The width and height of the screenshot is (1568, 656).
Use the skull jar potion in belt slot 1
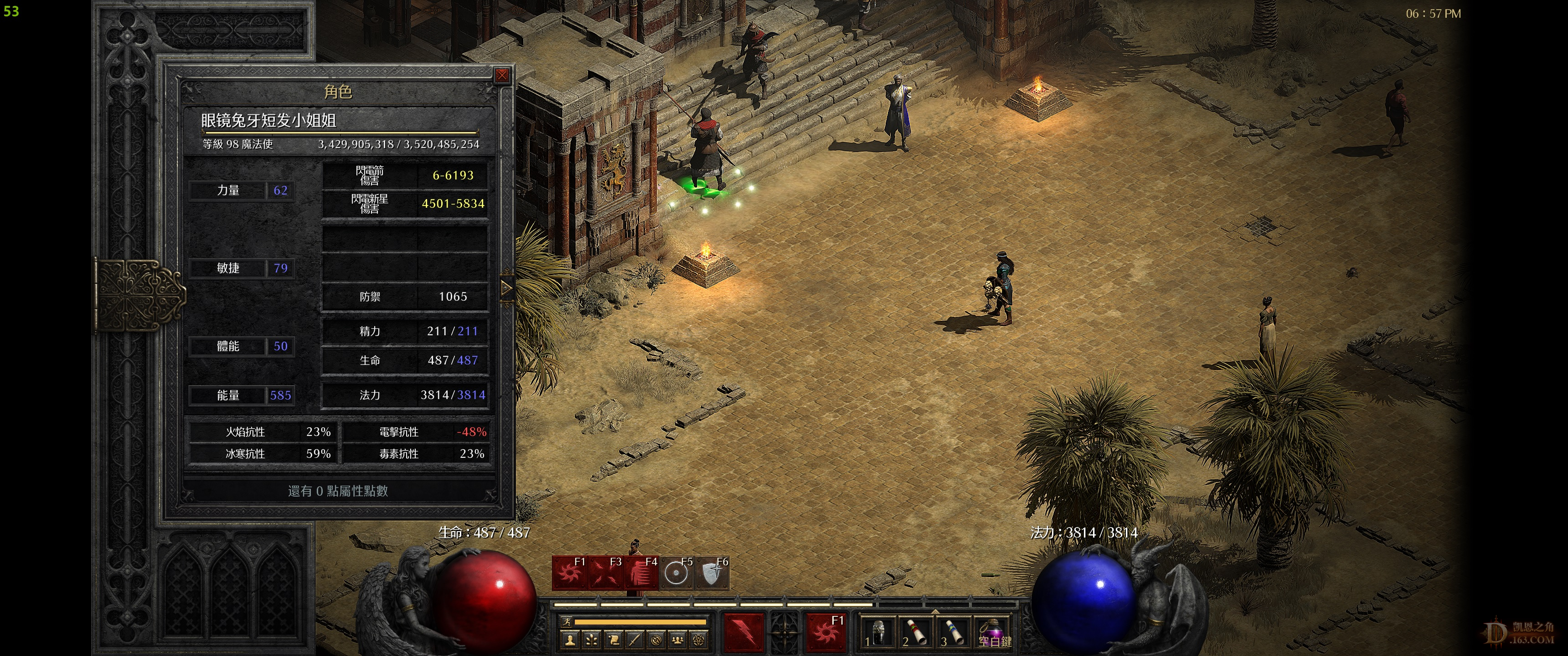tap(878, 633)
